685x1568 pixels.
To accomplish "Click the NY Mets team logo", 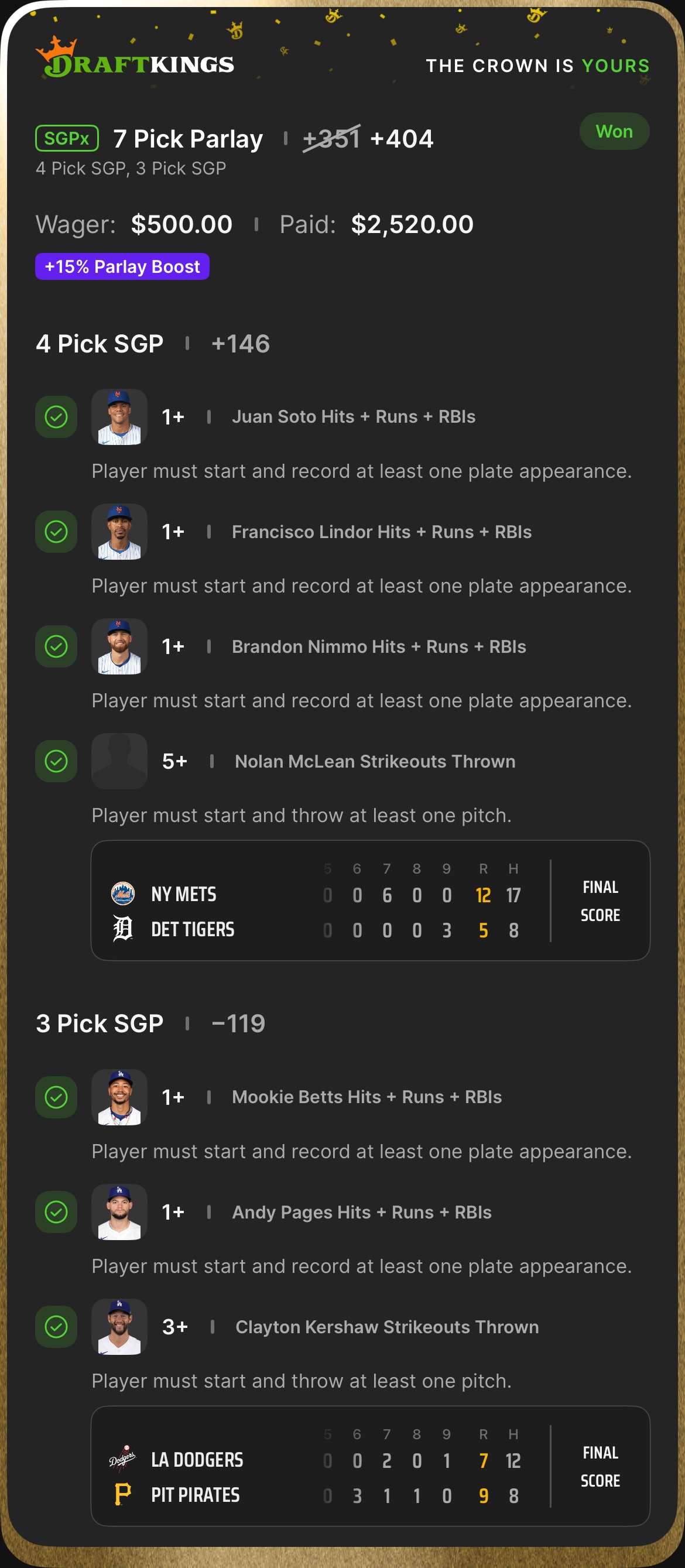I will (122, 893).
